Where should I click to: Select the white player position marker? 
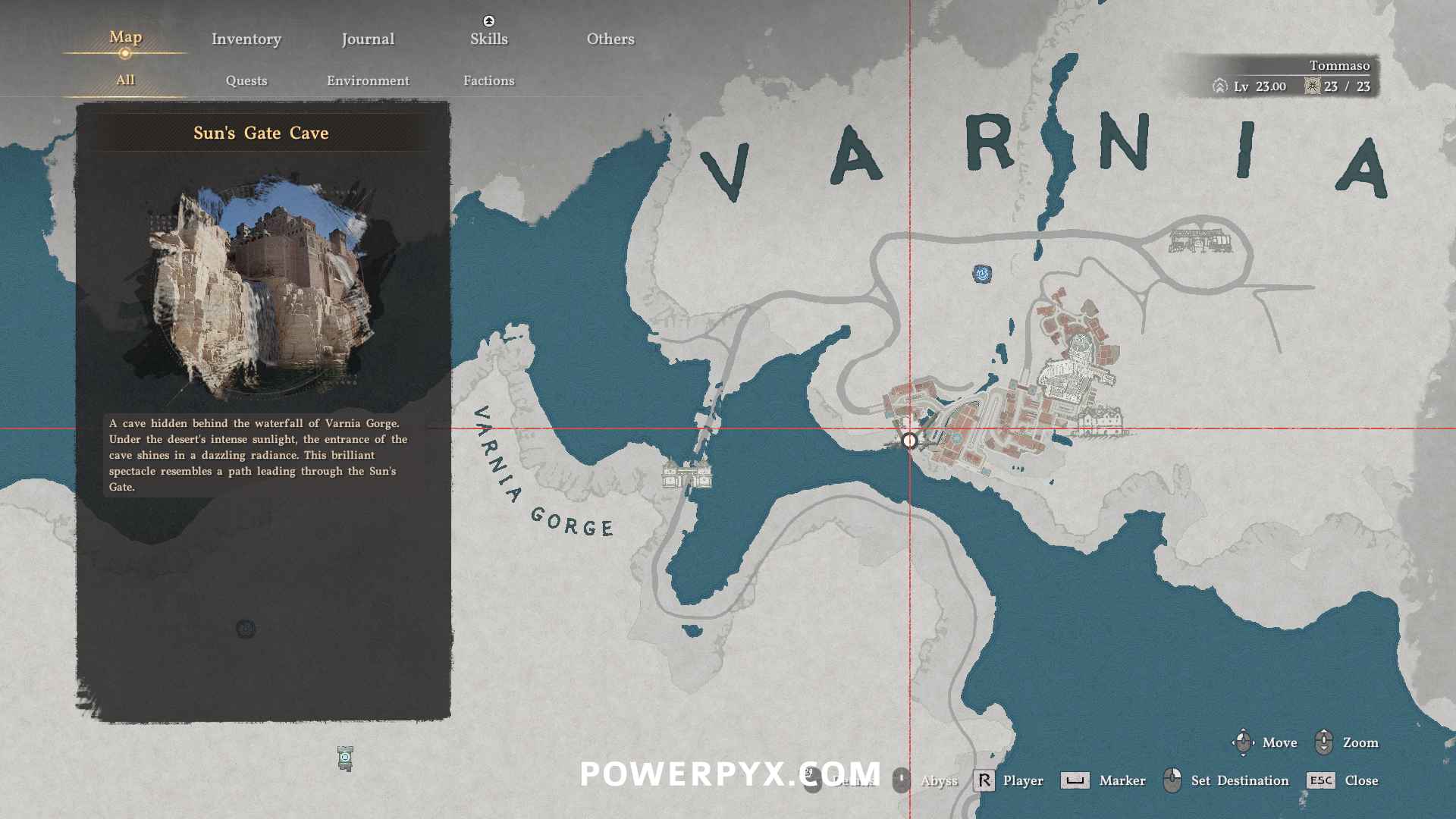coord(909,440)
